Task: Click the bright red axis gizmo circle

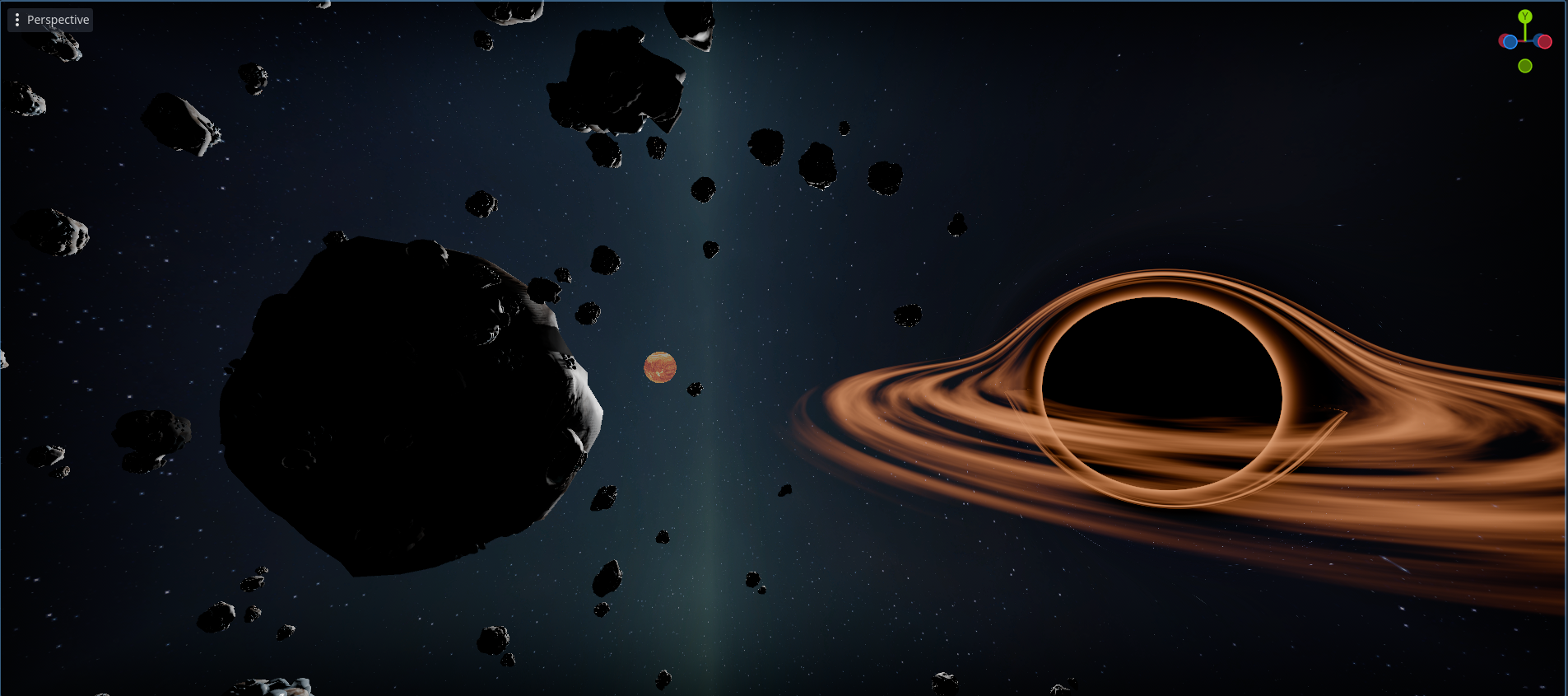Action: coord(1544,42)
